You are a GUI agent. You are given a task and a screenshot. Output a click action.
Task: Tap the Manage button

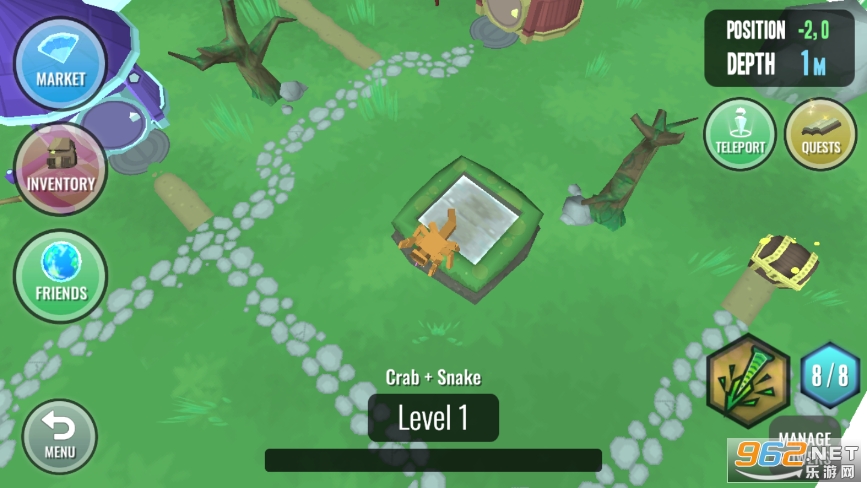tap(804, 438)
